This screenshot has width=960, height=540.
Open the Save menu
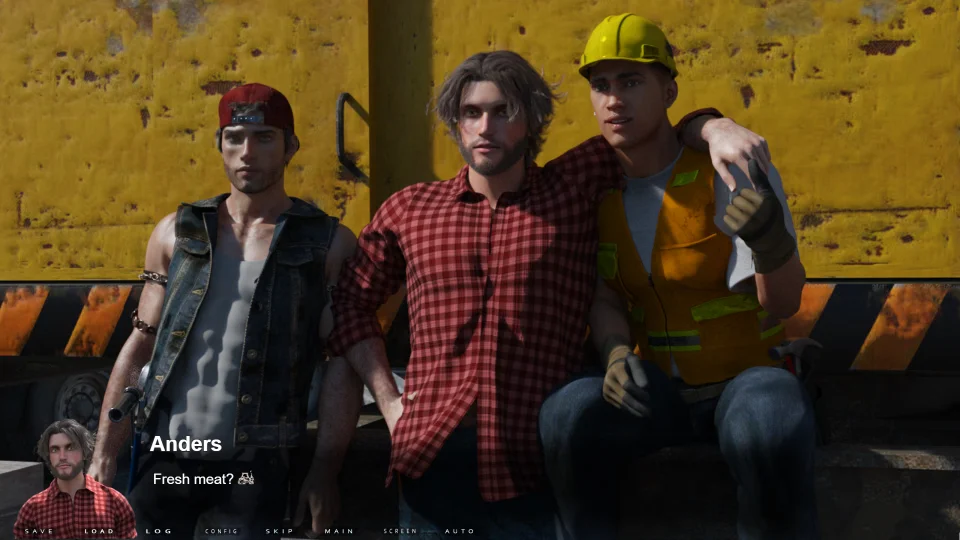39,531
